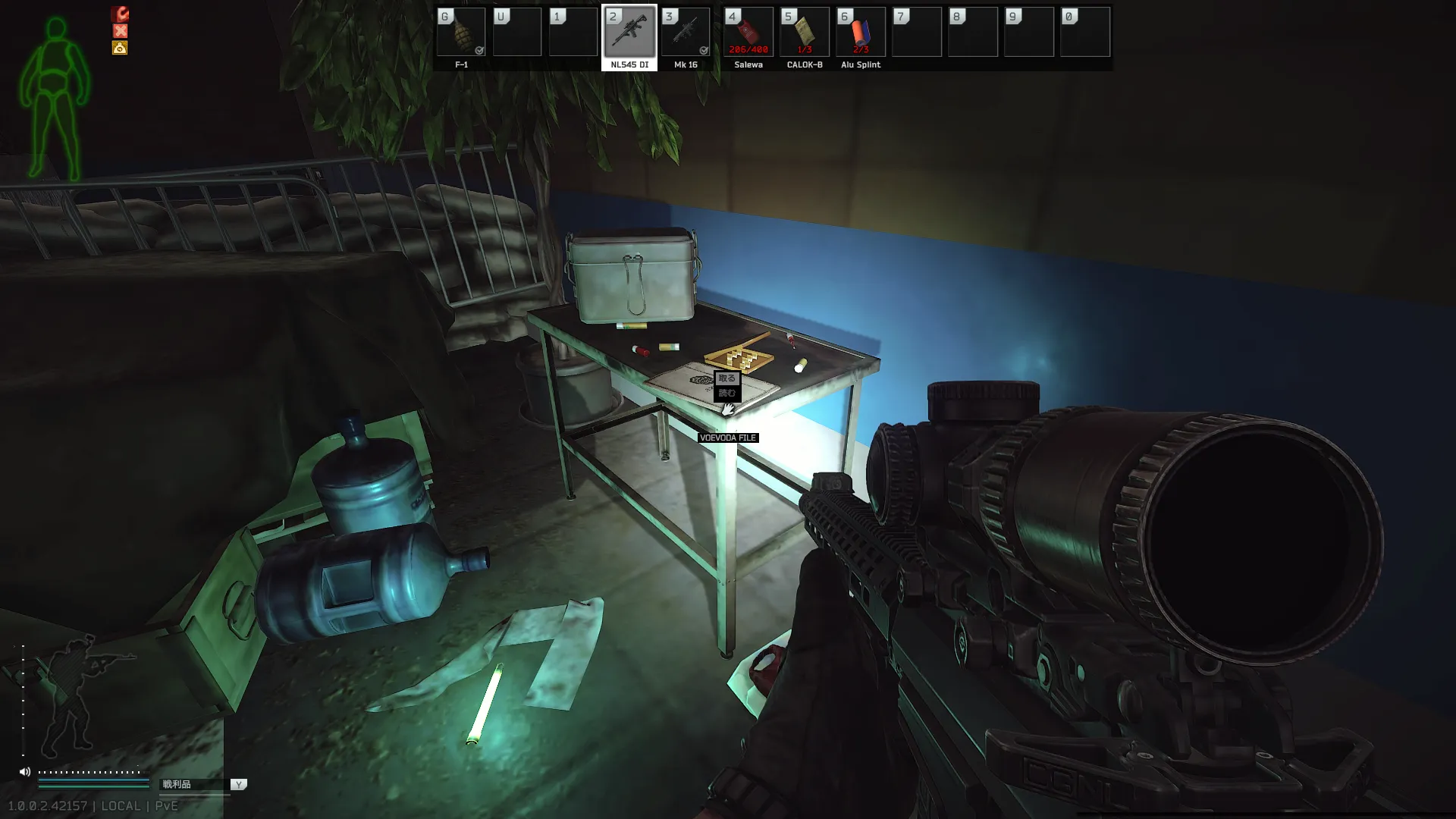Use the Alu Splint slot
This screenshot has height=819, width=1456.
coord(861,33)
